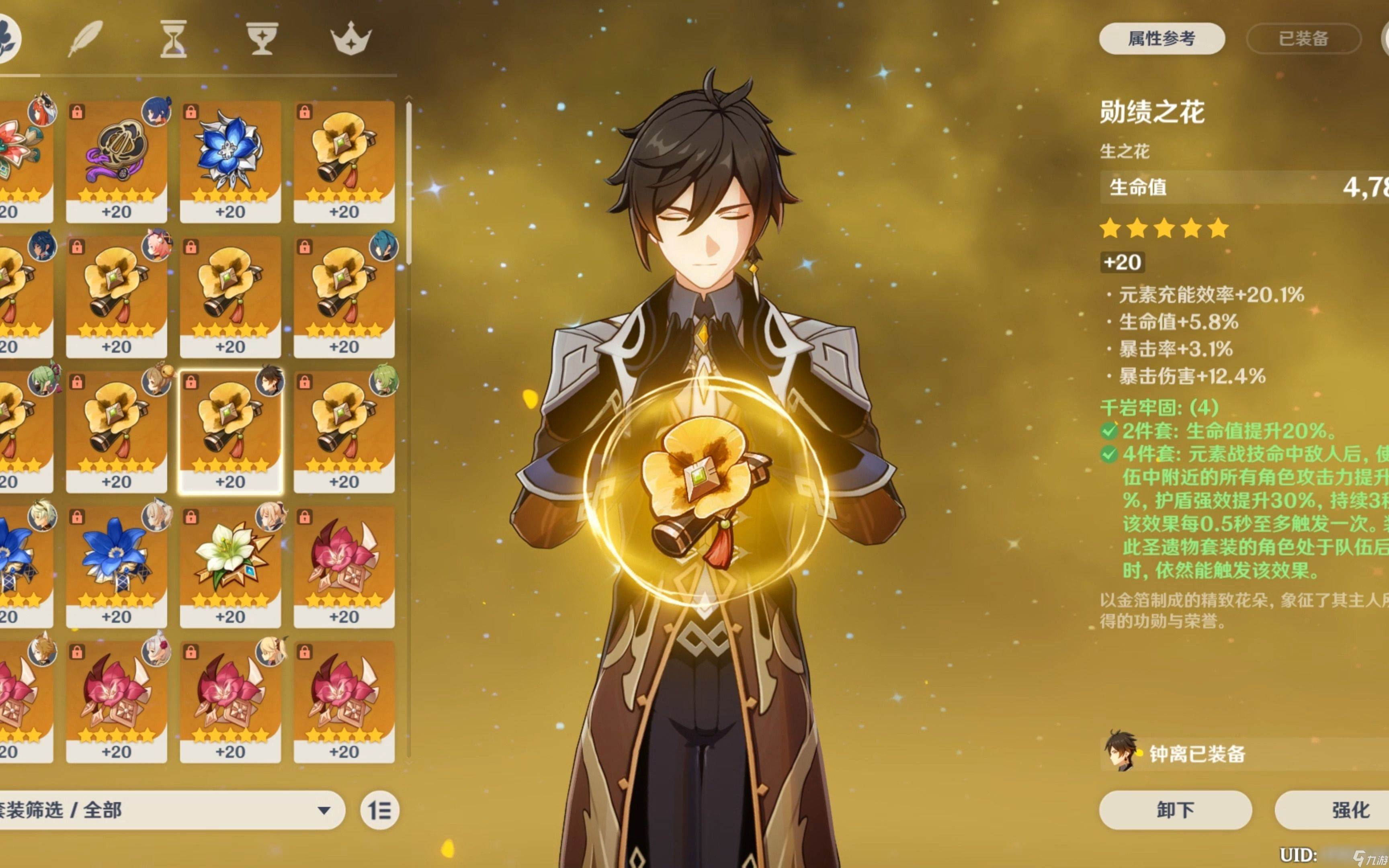Switch to the 已装备 equipped view
The height and width of the screenshot is (868, 1389).
coord(1303,39)
